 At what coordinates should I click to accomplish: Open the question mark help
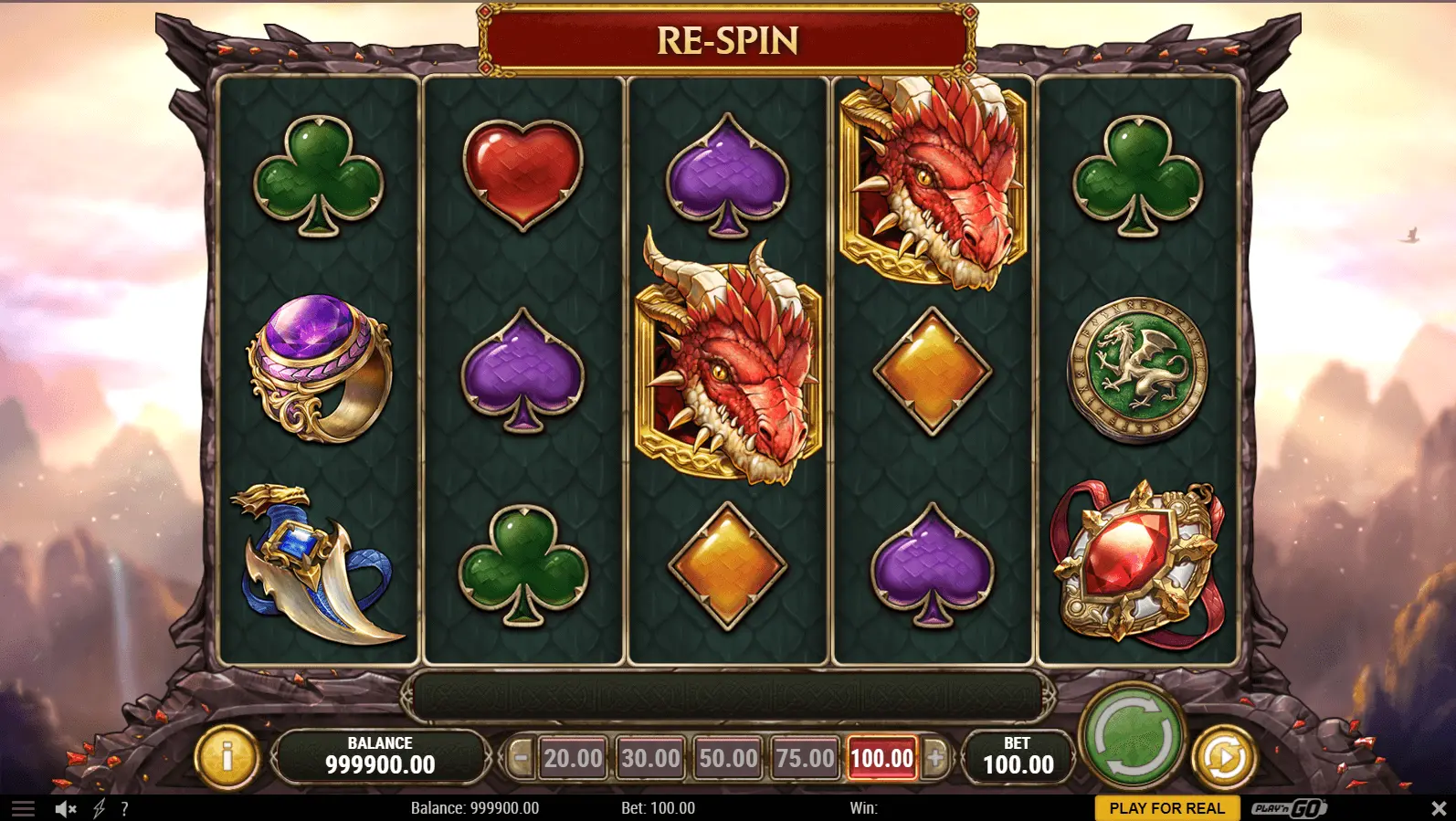point(124,808)
